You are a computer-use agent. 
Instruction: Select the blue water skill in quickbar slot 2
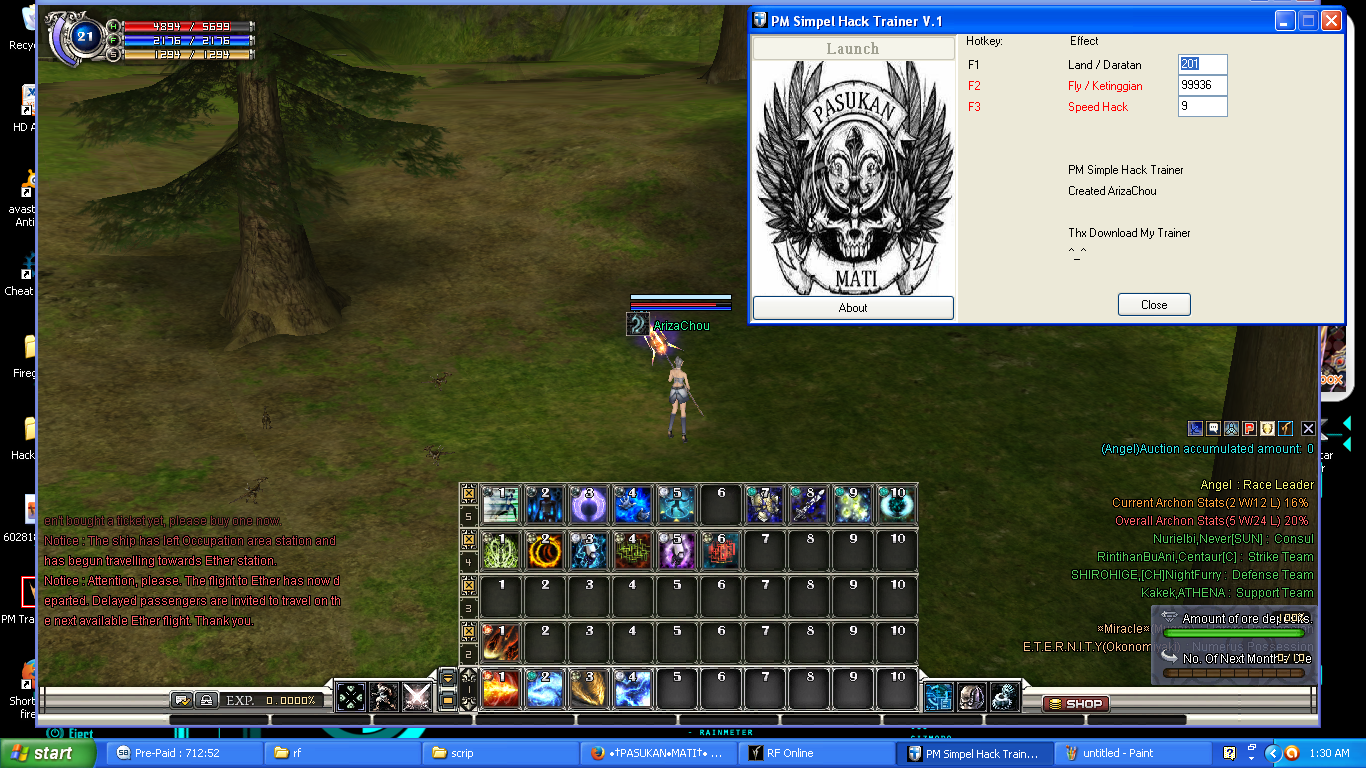coord(544,688)
